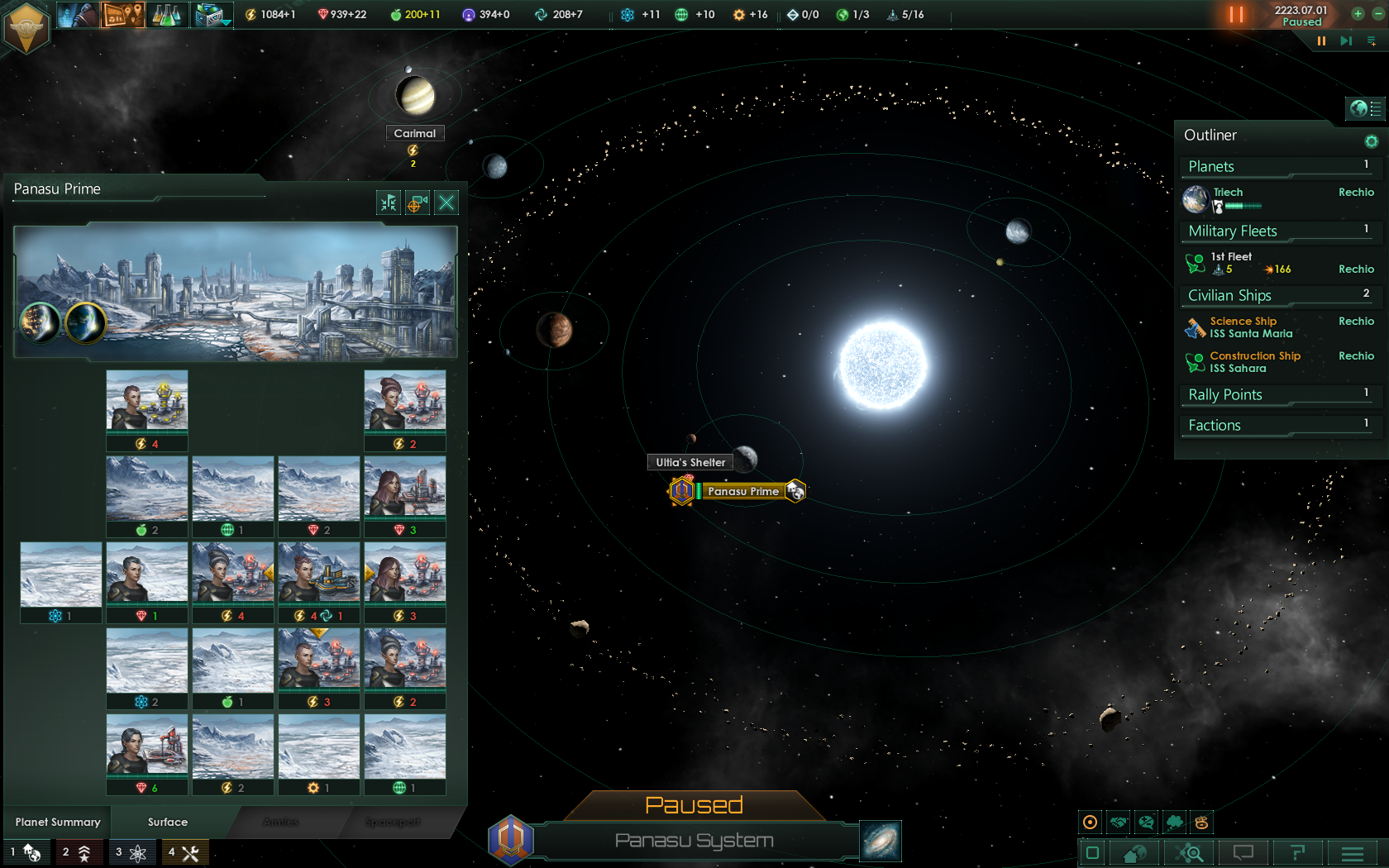
Task: Switch to the Planet Summary tab
Action: tap(58, 822)
